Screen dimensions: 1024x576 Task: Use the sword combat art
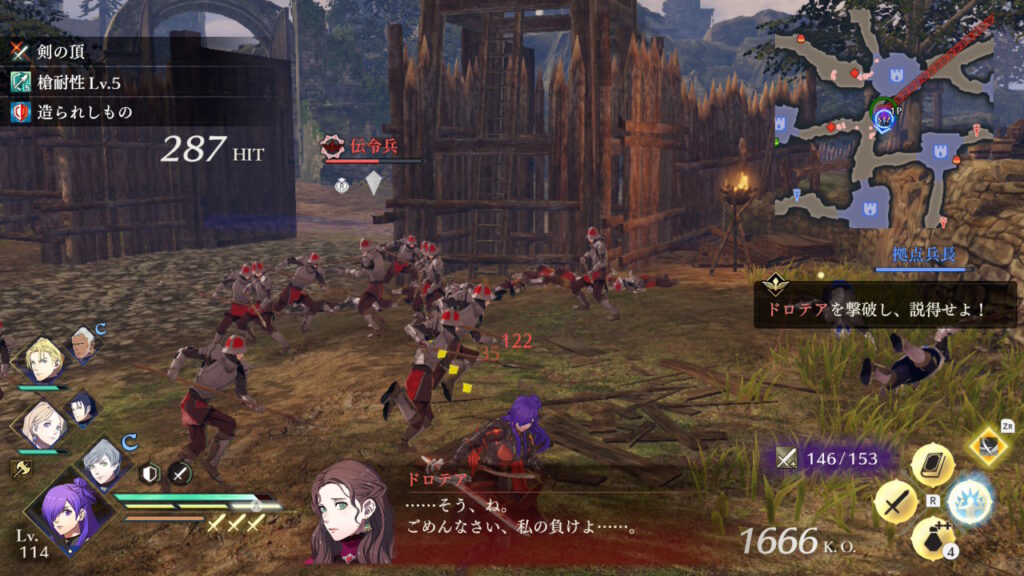click(895, 501)
